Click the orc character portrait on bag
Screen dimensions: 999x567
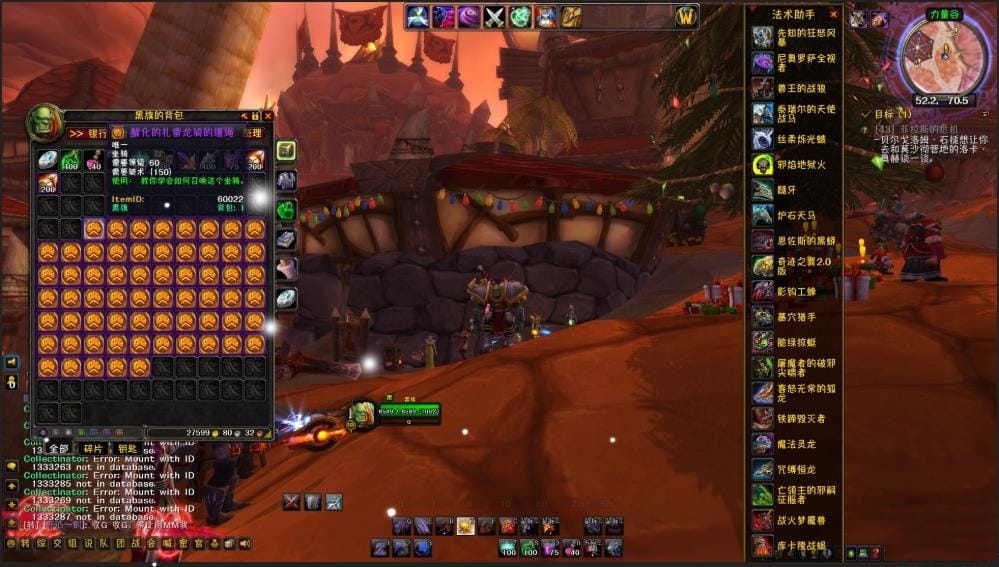[44, 122]
